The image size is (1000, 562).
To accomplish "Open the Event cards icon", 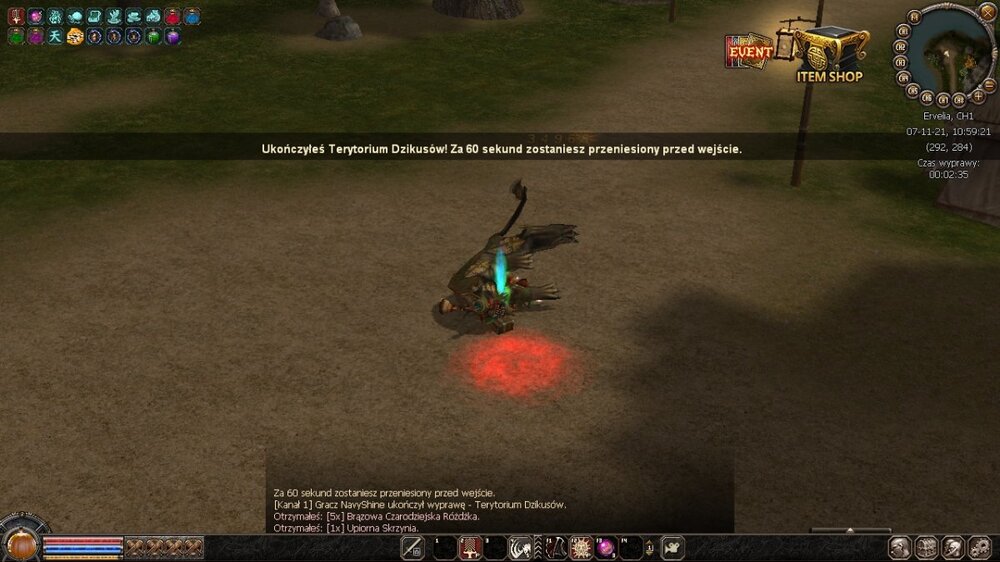I will click(749, 51).
